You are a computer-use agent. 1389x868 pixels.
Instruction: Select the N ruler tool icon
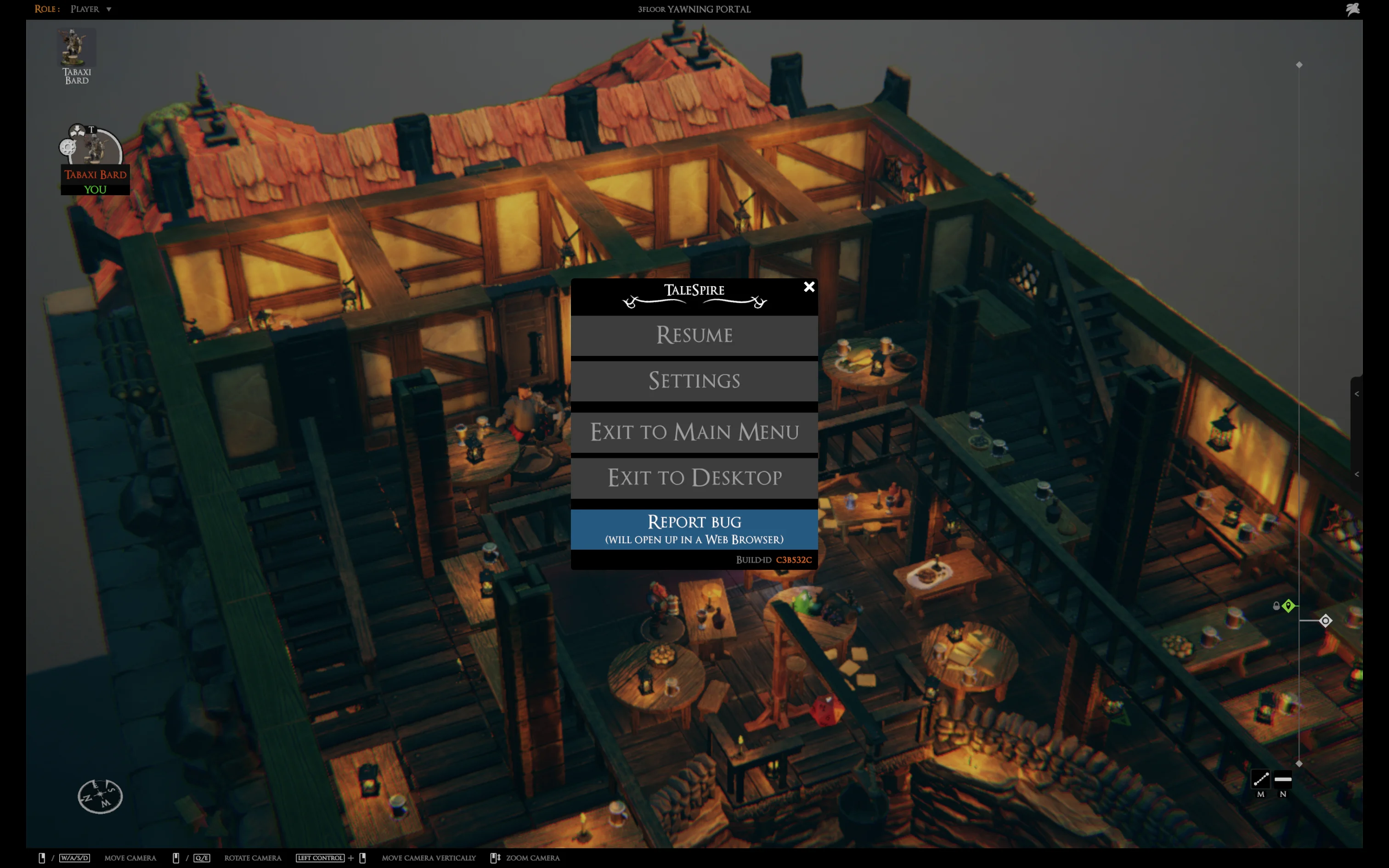point(1283,778)
